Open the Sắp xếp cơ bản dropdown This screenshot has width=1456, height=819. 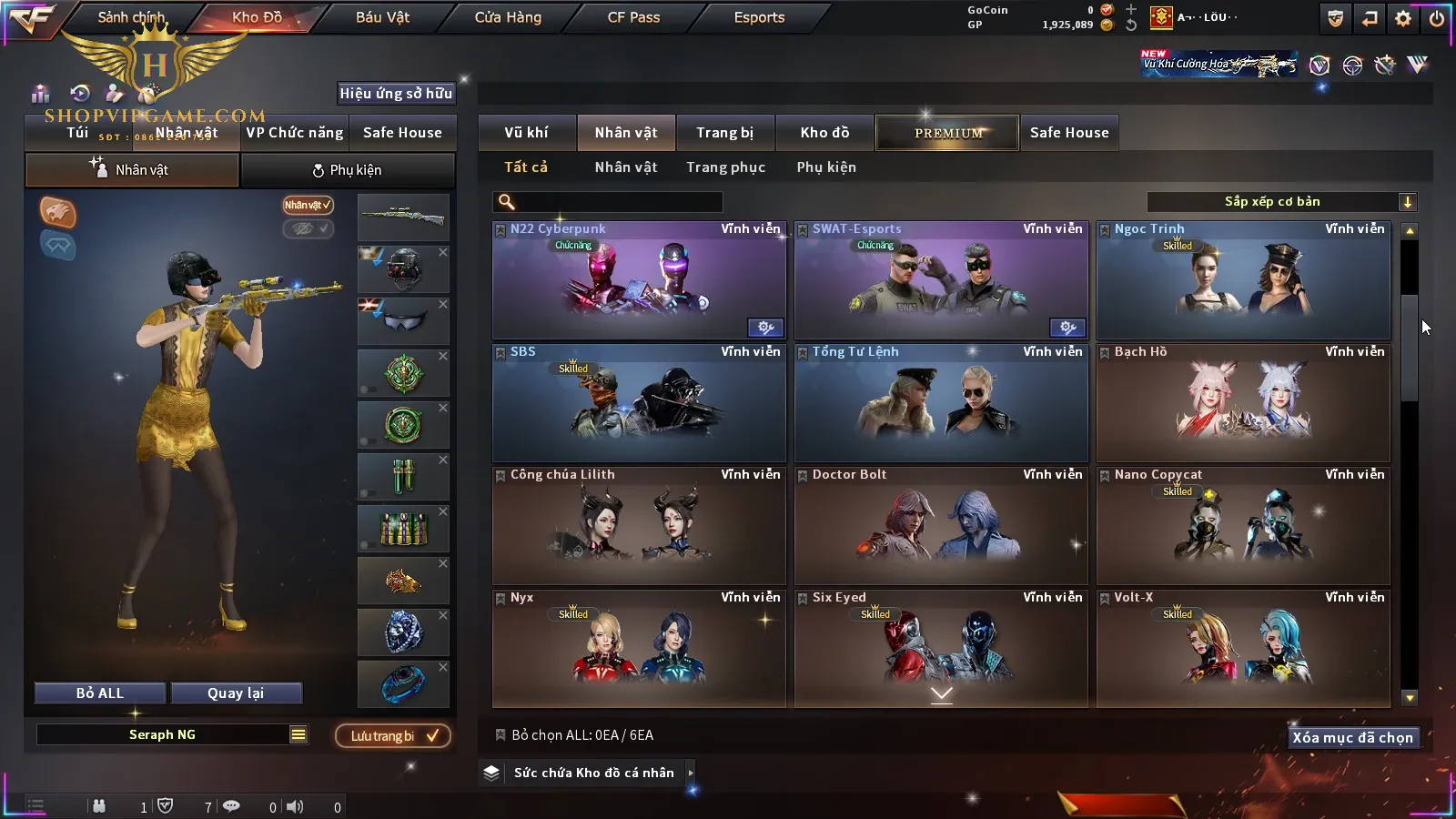point(1281,202)
